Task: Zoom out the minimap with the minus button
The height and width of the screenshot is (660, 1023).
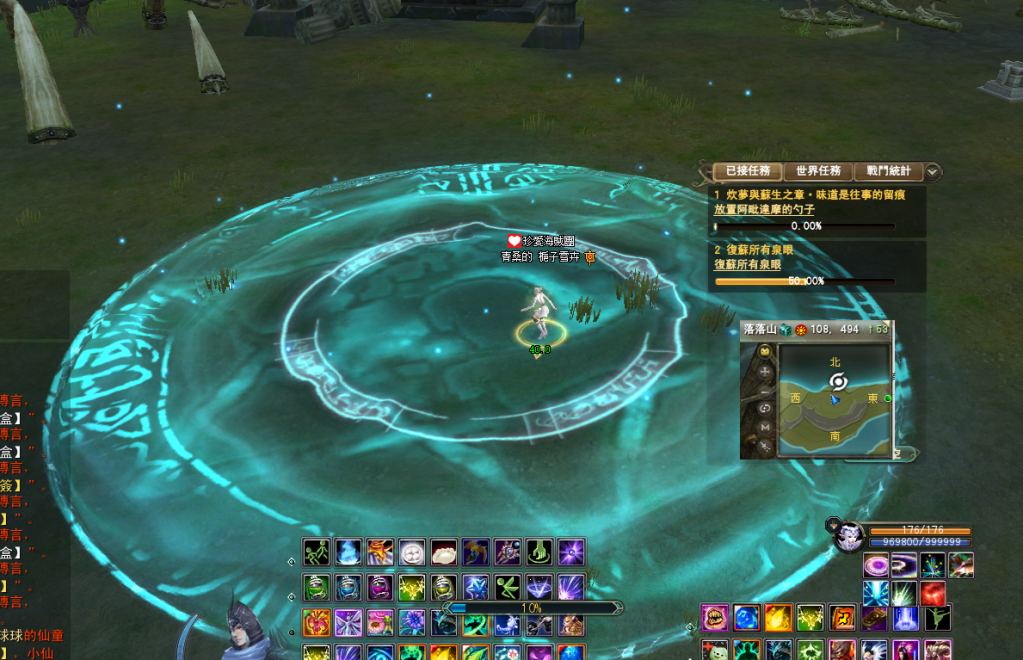Action: 766,389
